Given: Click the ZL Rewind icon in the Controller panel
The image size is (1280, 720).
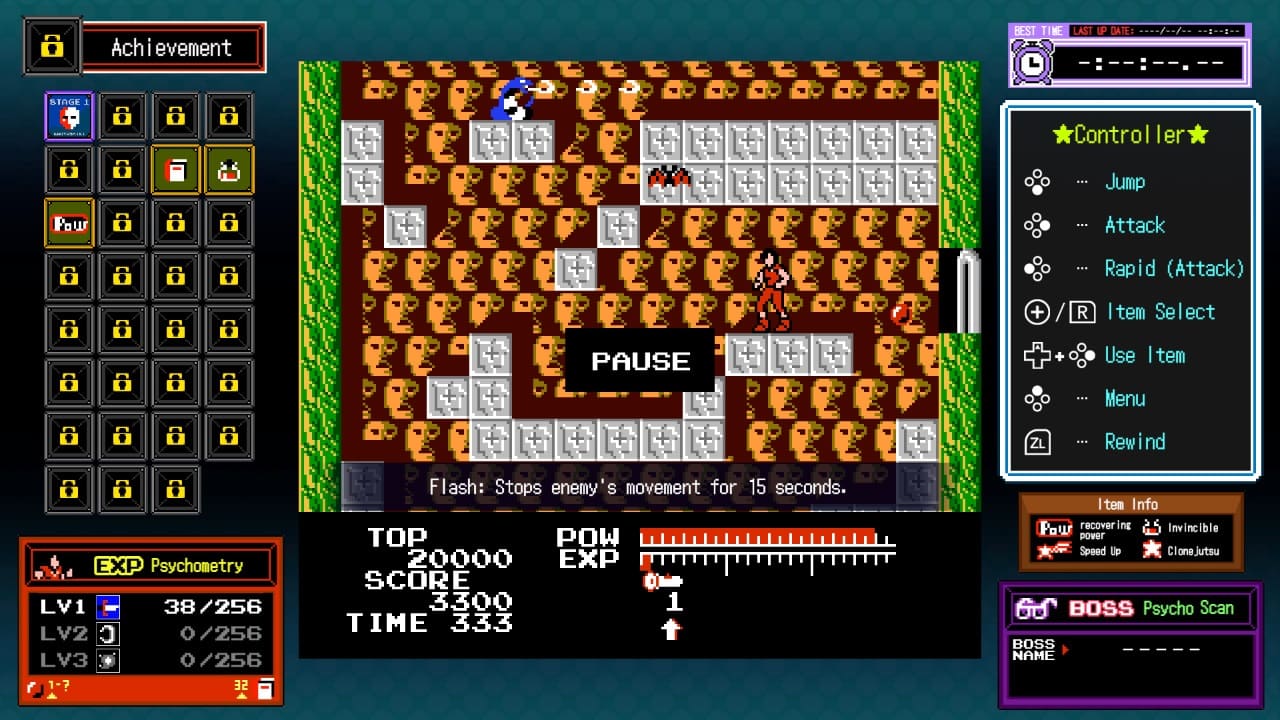Looking at the screenshot, I should (1038, 441).
